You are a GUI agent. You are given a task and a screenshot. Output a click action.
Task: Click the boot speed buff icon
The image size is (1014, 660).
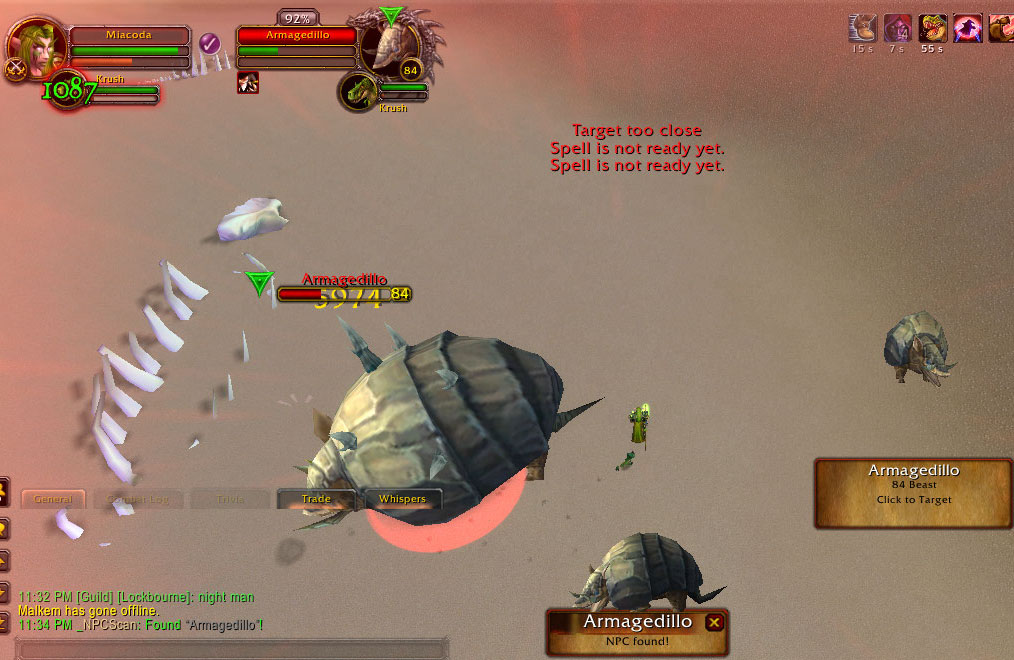pyautogui.click(x=863, y=27)
